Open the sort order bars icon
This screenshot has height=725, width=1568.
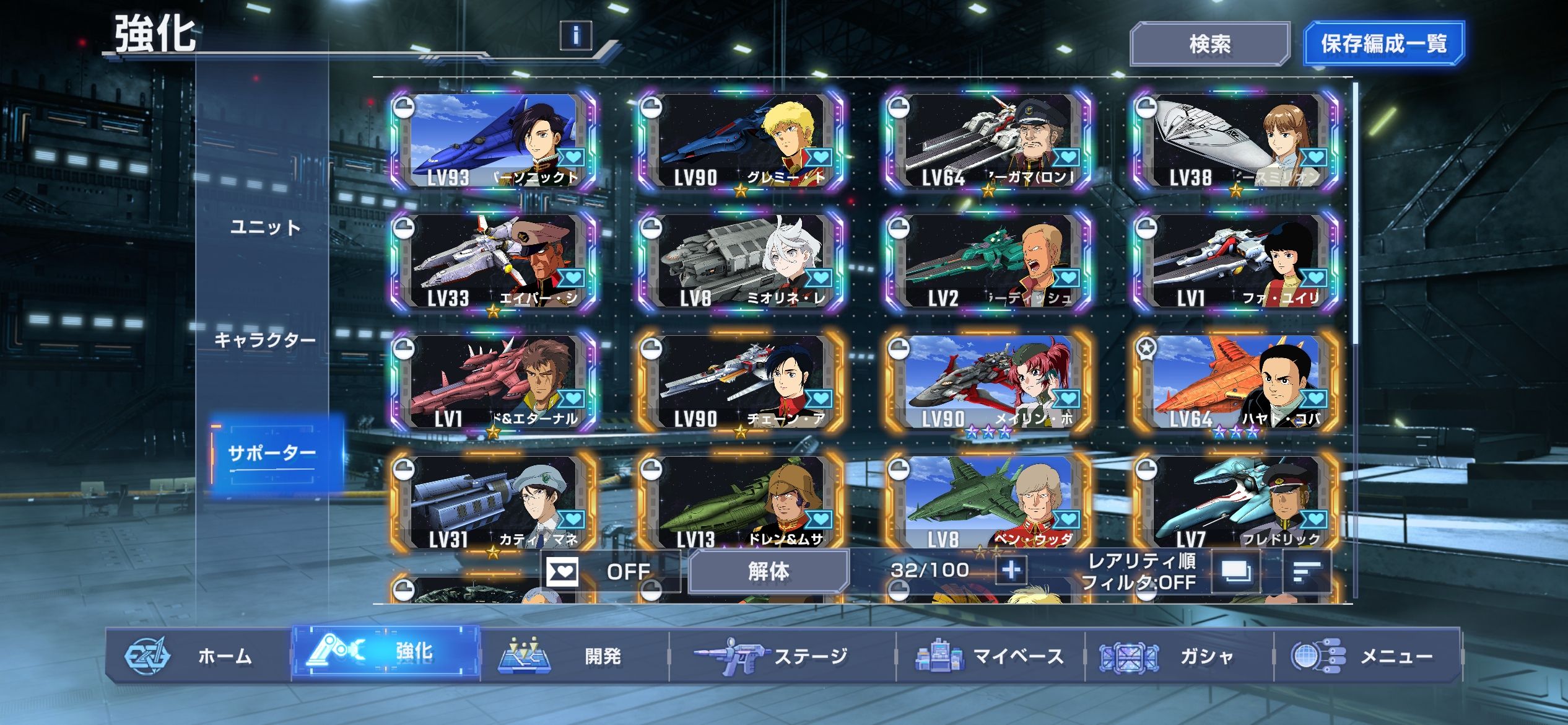(x=1306, y=571)
